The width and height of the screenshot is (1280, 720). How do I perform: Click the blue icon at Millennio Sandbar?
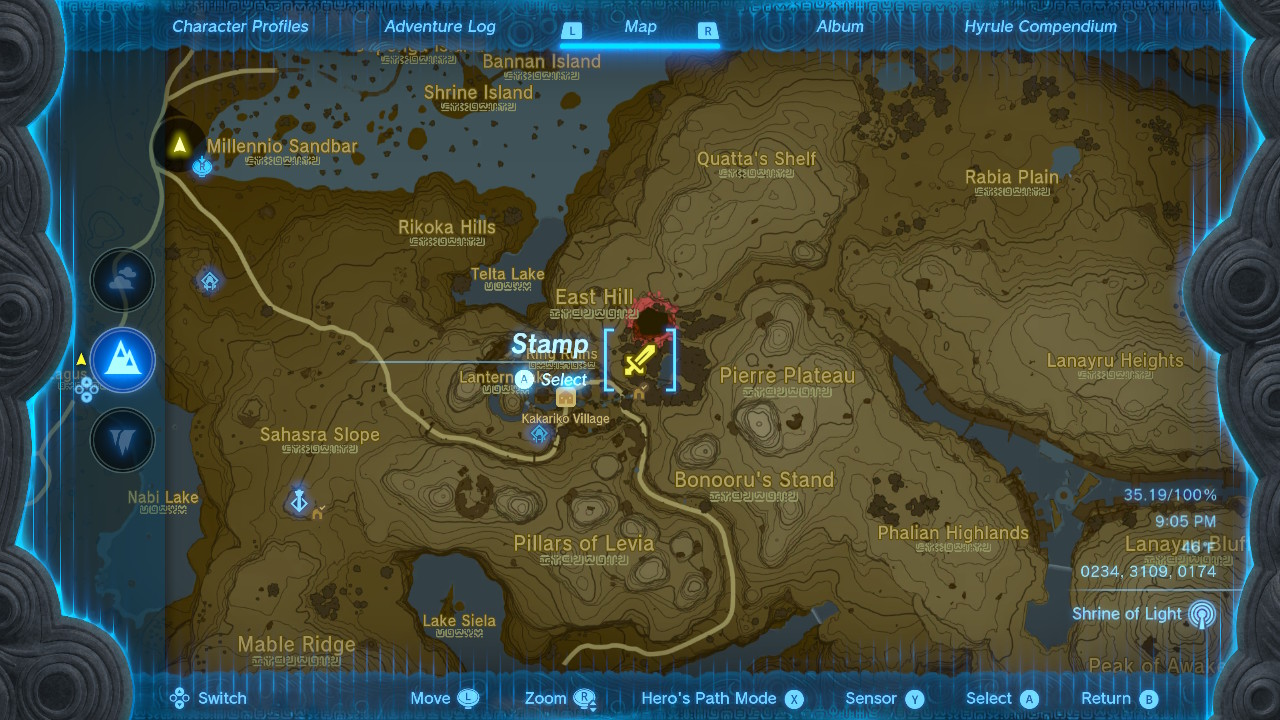[x=202, y=165]
